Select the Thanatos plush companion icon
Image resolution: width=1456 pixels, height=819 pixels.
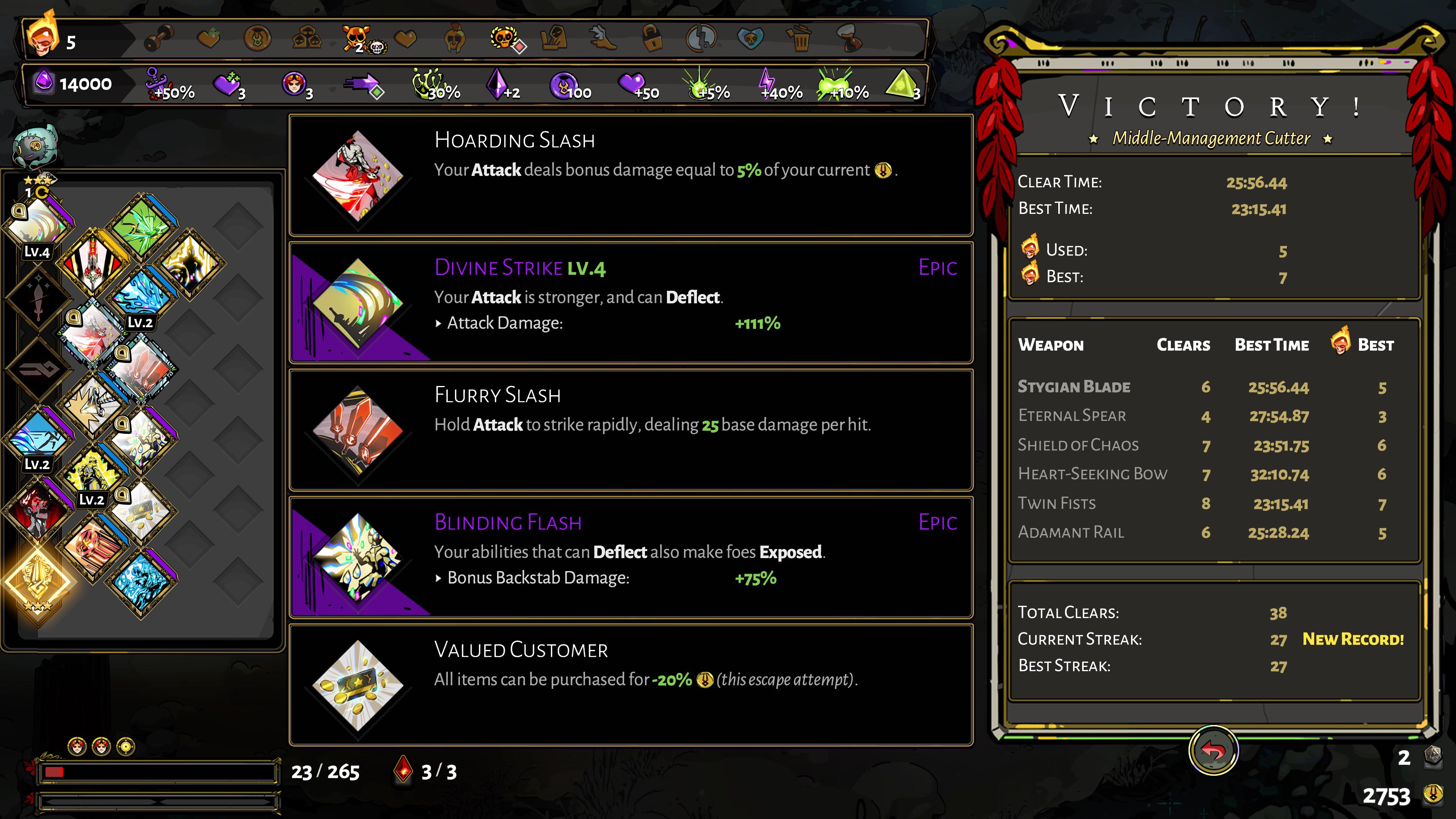(35, 147)
